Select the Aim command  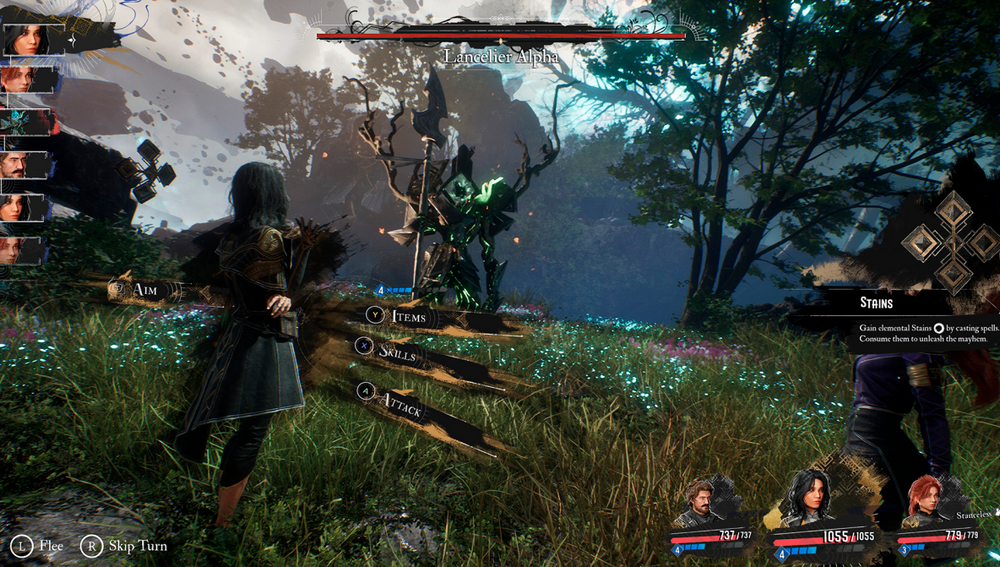point(146,290)
